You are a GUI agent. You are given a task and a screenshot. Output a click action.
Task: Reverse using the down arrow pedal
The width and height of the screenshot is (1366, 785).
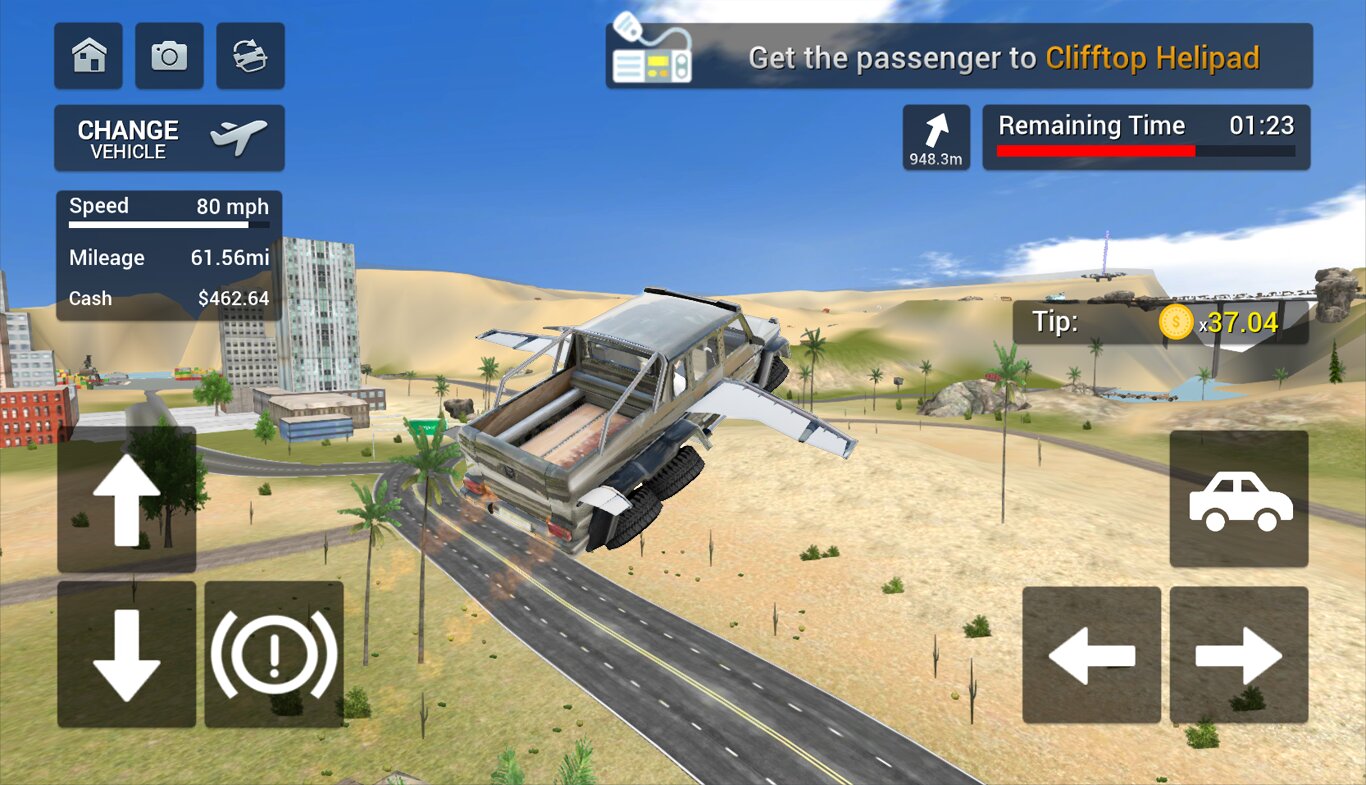[x=127, y=654]
